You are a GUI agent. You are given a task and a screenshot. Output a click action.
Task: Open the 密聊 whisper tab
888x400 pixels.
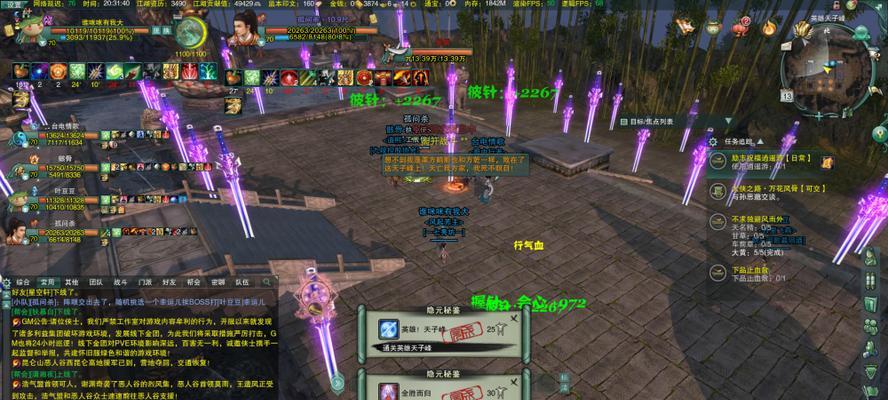coord(218,282)
